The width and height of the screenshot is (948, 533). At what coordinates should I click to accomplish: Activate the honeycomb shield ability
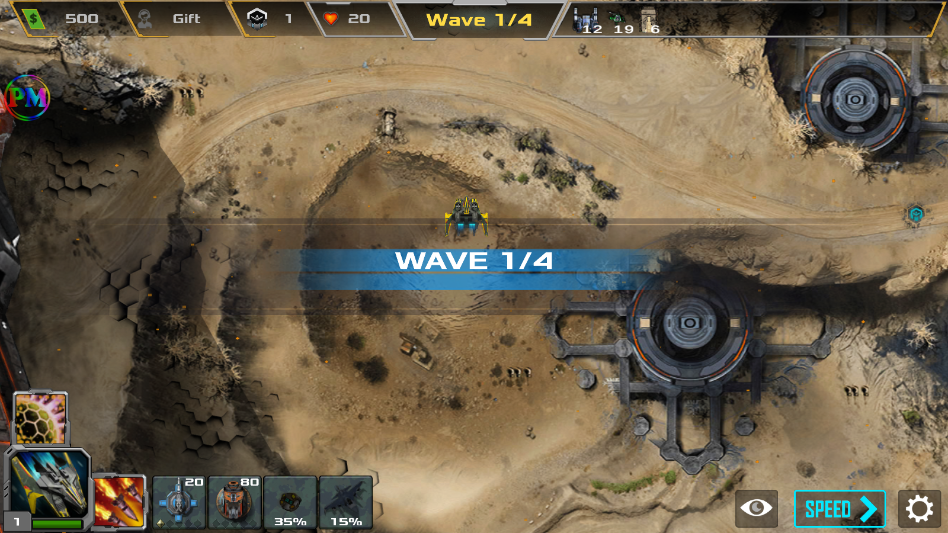pos(41,417)
